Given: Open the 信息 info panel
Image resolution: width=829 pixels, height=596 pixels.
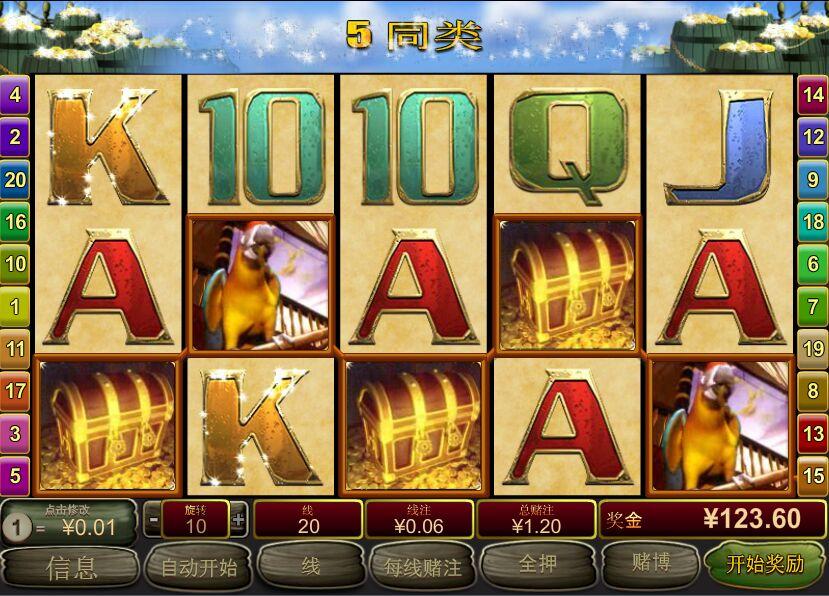Looking at the screenshot, I should point(70,567).
